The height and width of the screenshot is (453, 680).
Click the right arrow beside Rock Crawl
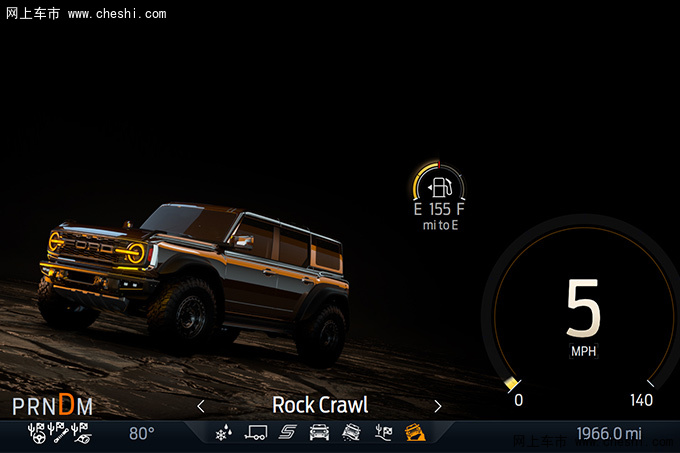point(438,406)
